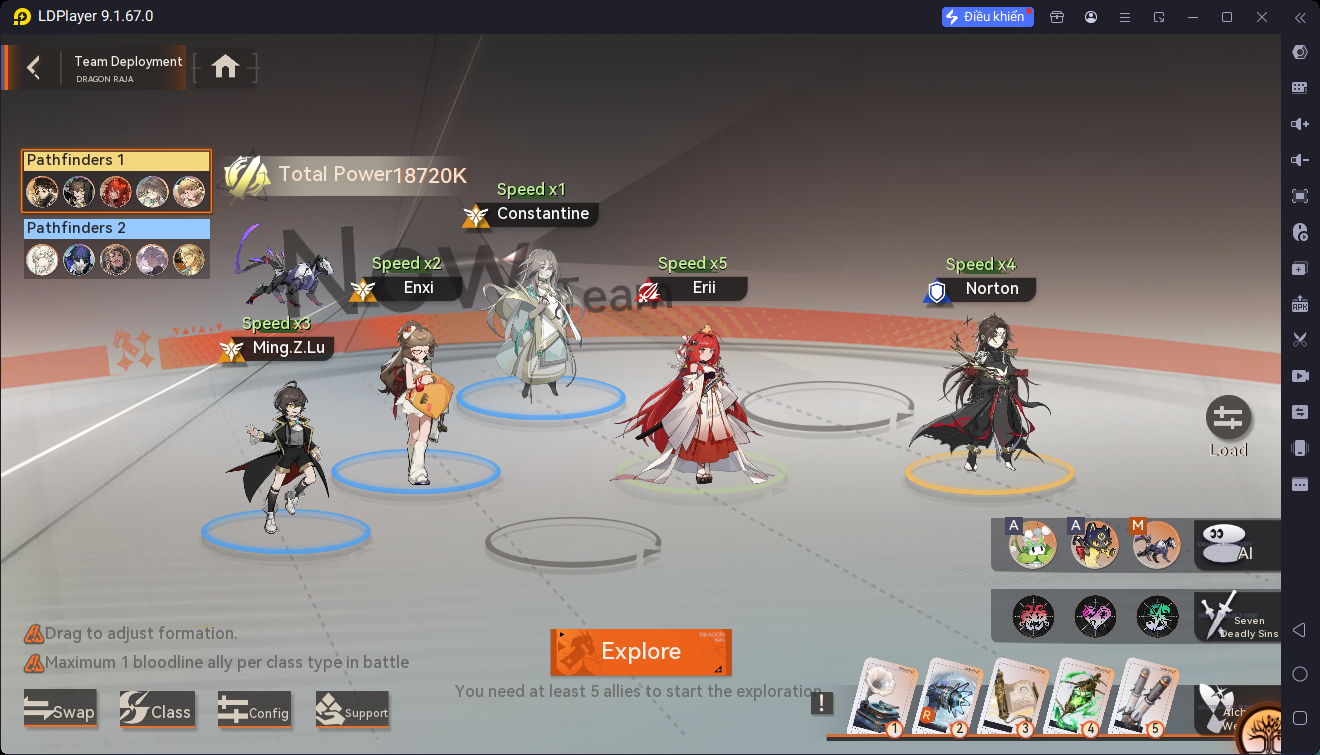Screen dimensions: 1320x755
Task: Start the exploration with Explore
Action: tap(641, 652)
